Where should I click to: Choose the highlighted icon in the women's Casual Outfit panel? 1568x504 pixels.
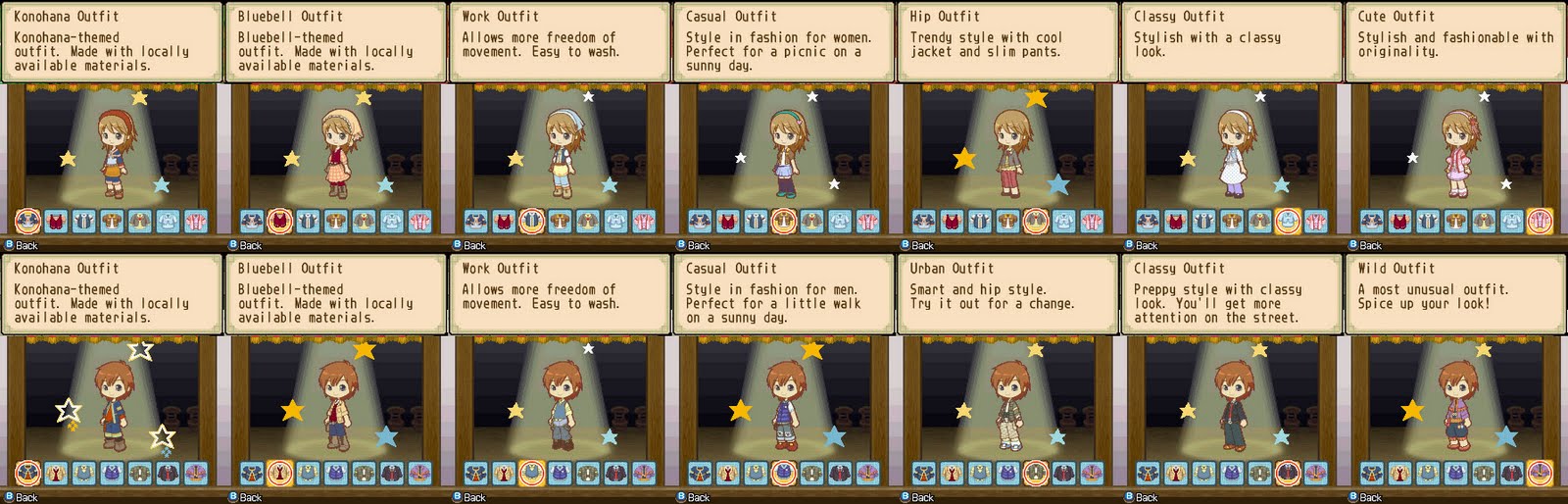[x=783, y=222]
